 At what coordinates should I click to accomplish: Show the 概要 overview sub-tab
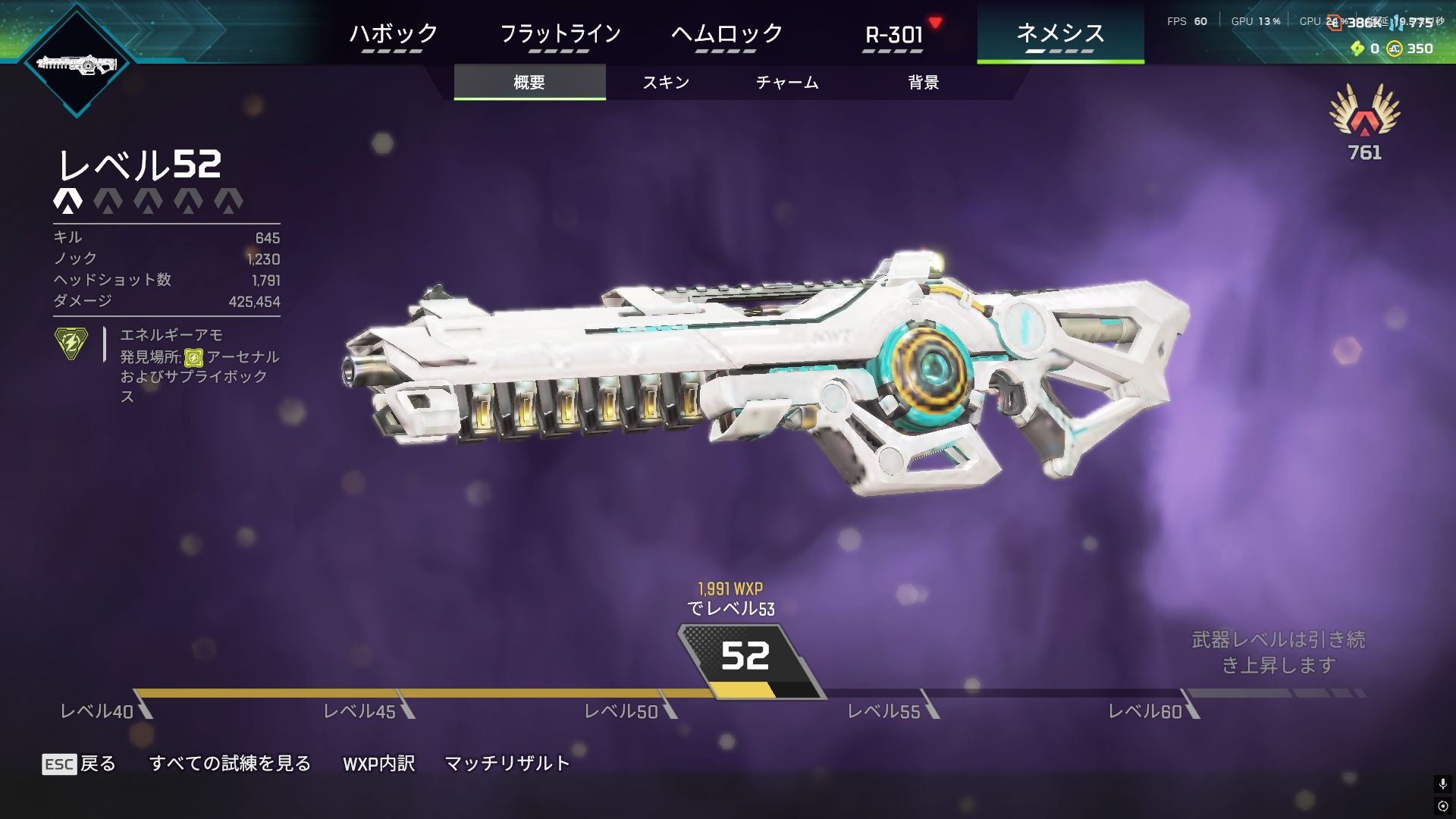click(529, 82)
